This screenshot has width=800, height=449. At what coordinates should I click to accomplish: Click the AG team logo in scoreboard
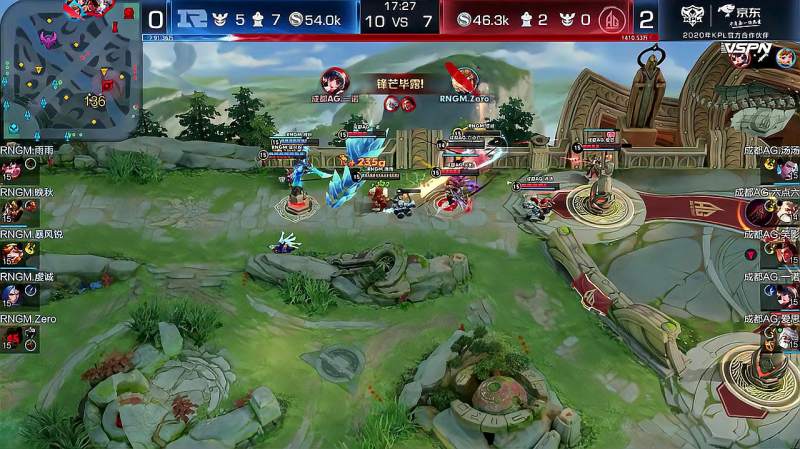[609, 18]
